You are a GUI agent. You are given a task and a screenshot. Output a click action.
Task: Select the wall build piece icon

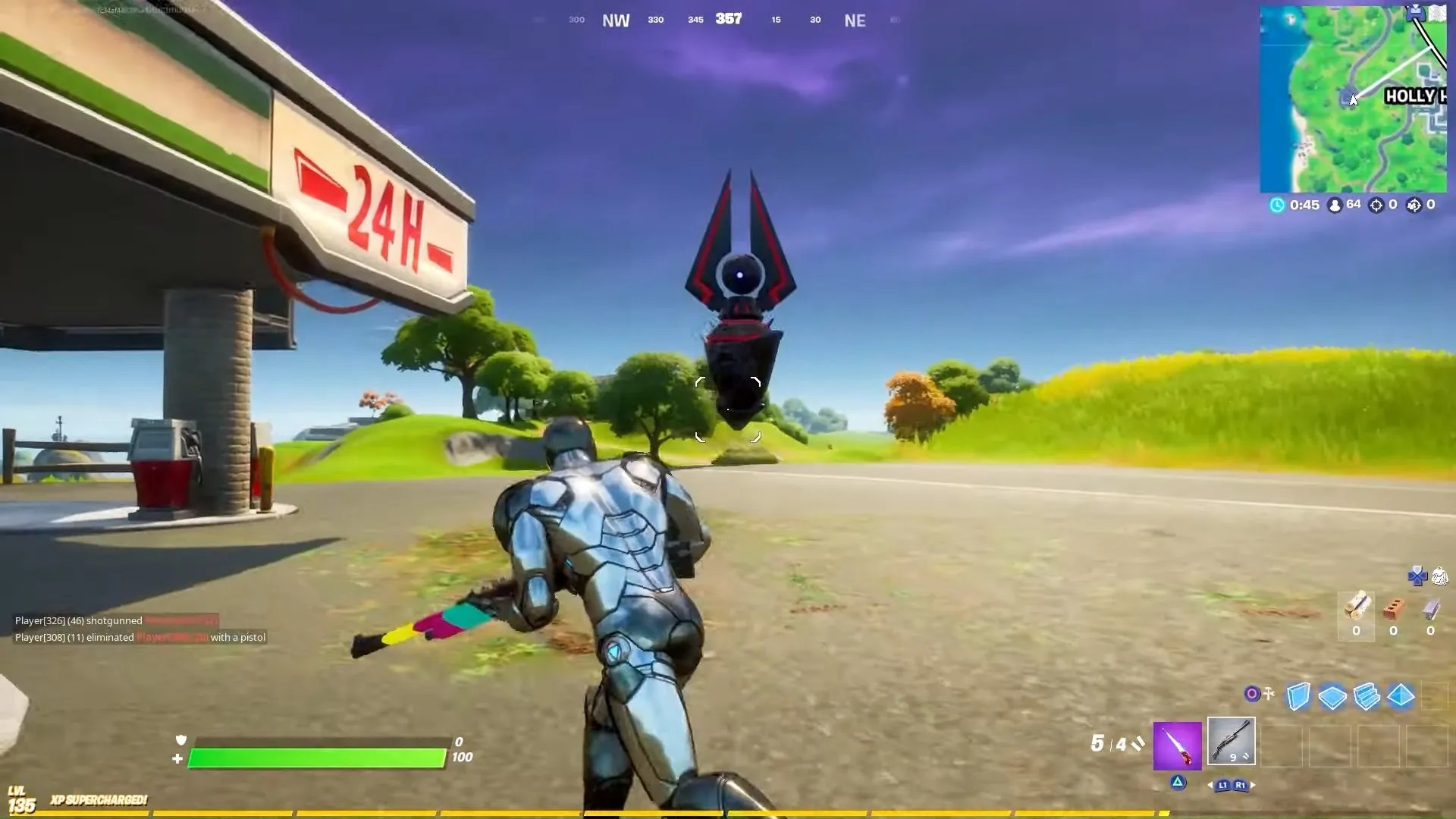1299,695
